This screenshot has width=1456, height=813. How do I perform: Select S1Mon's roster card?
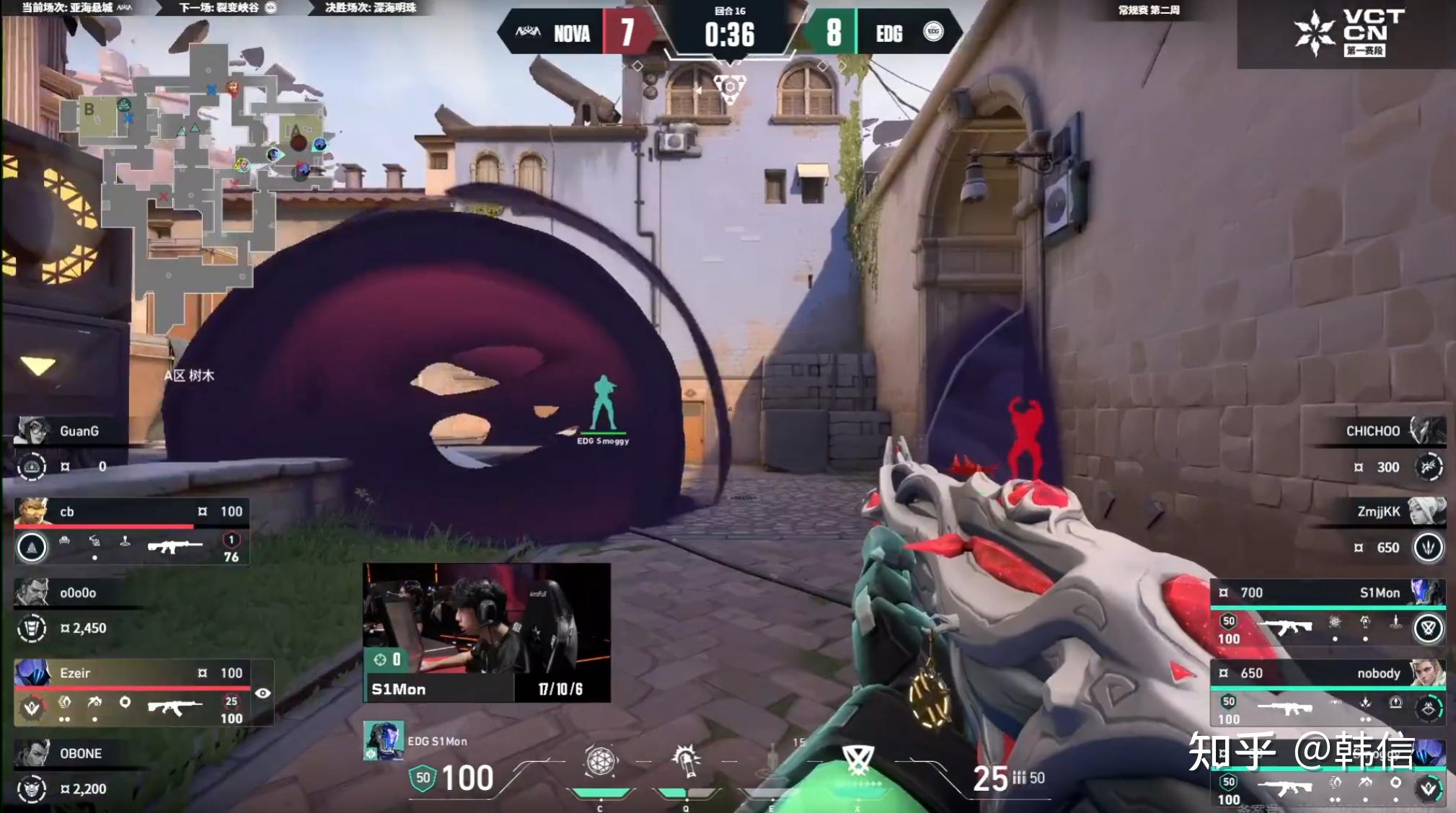(1327, 612)
